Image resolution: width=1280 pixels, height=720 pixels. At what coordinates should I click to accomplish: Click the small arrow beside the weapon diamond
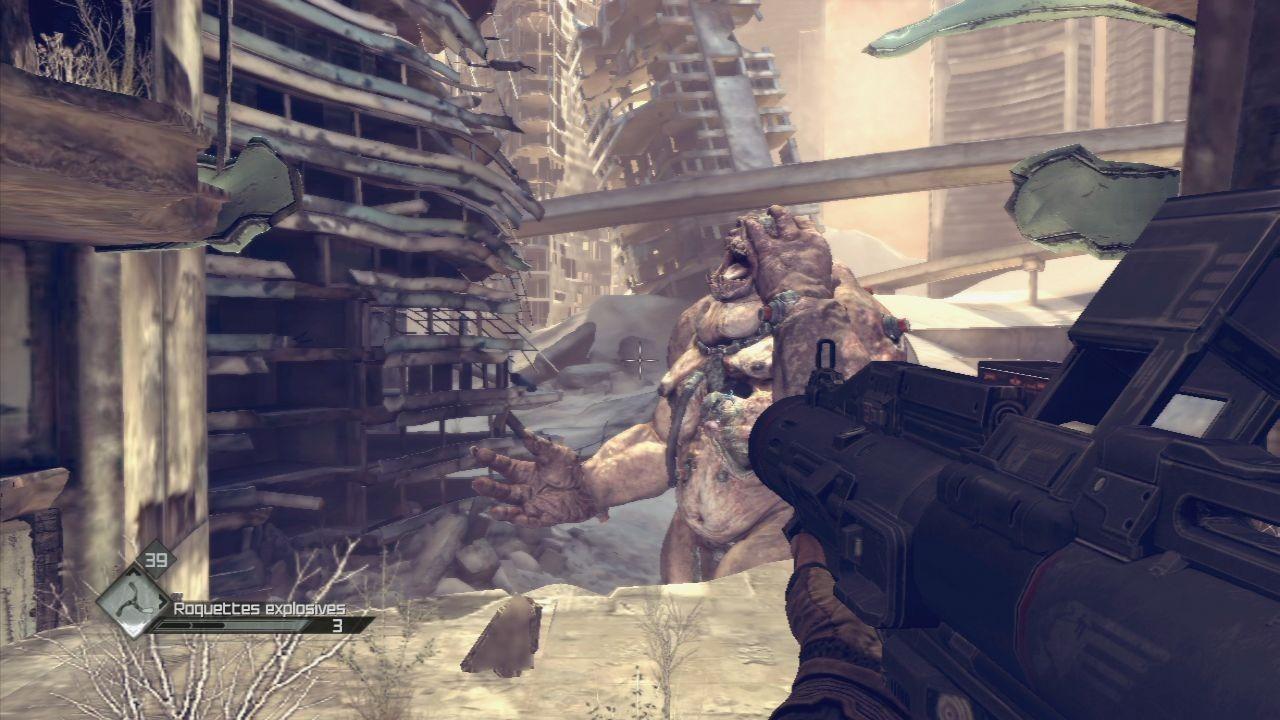click(163, 600)
